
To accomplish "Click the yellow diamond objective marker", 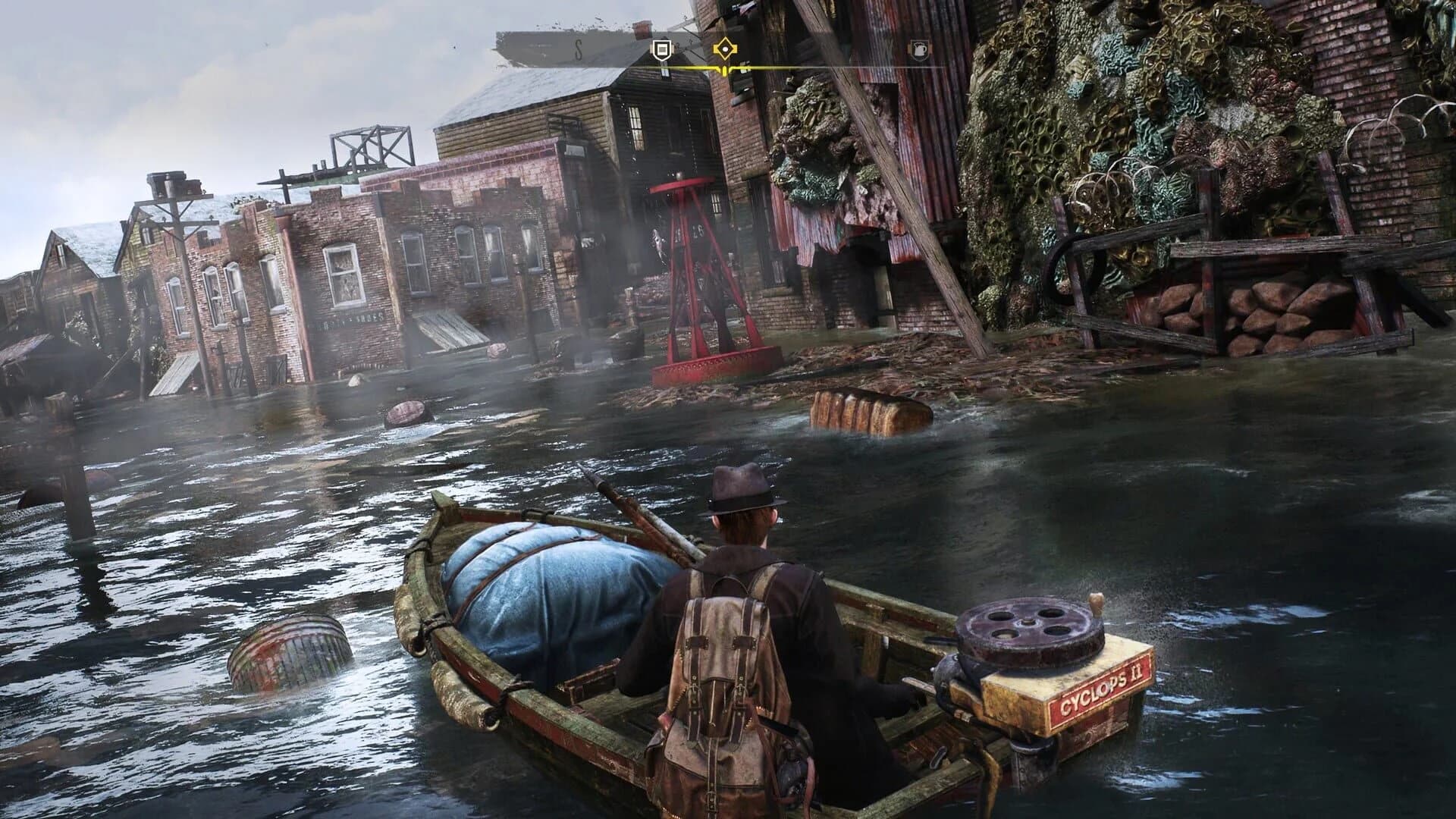I will tap(726, 48).
